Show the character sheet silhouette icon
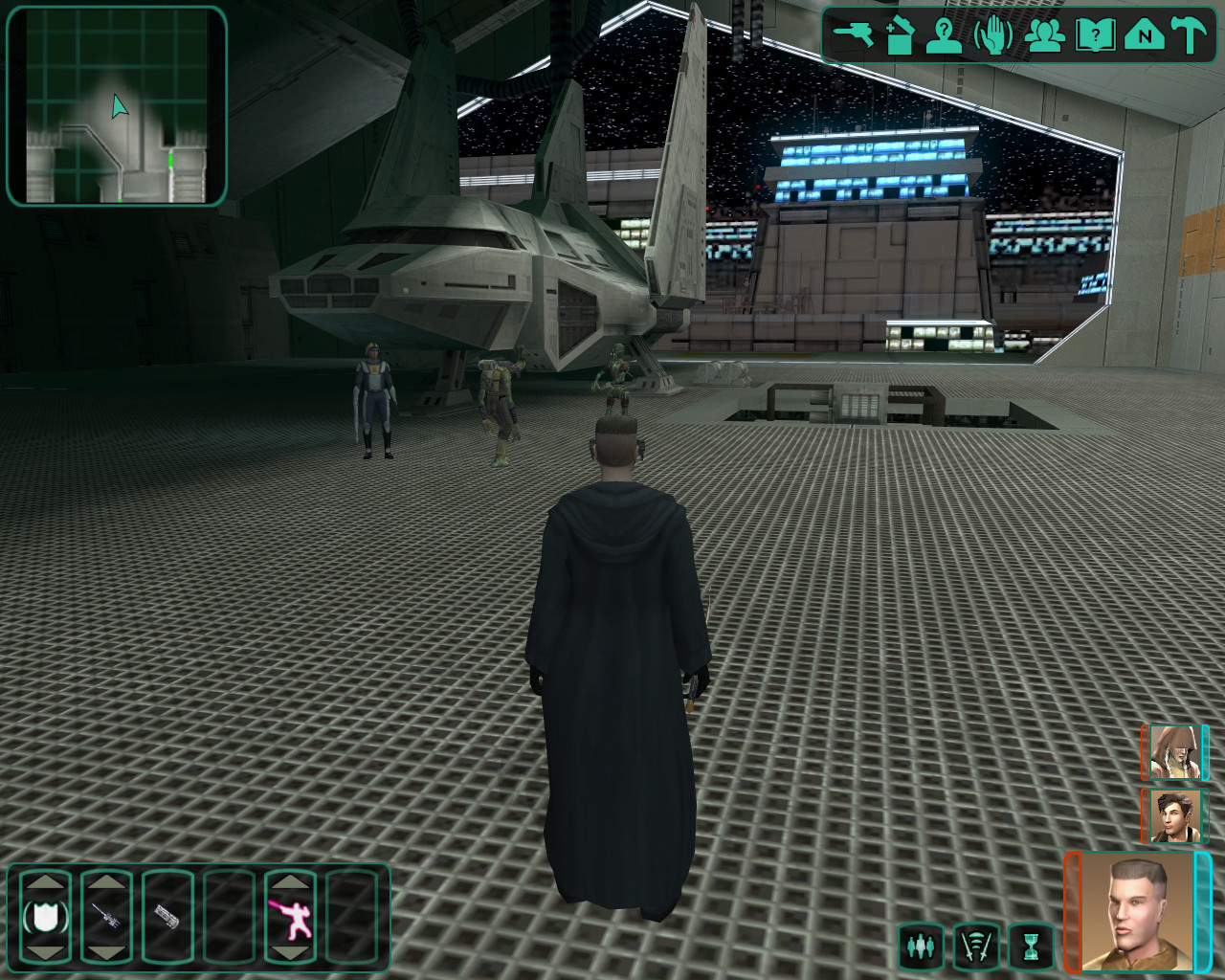 click(945, 36)
